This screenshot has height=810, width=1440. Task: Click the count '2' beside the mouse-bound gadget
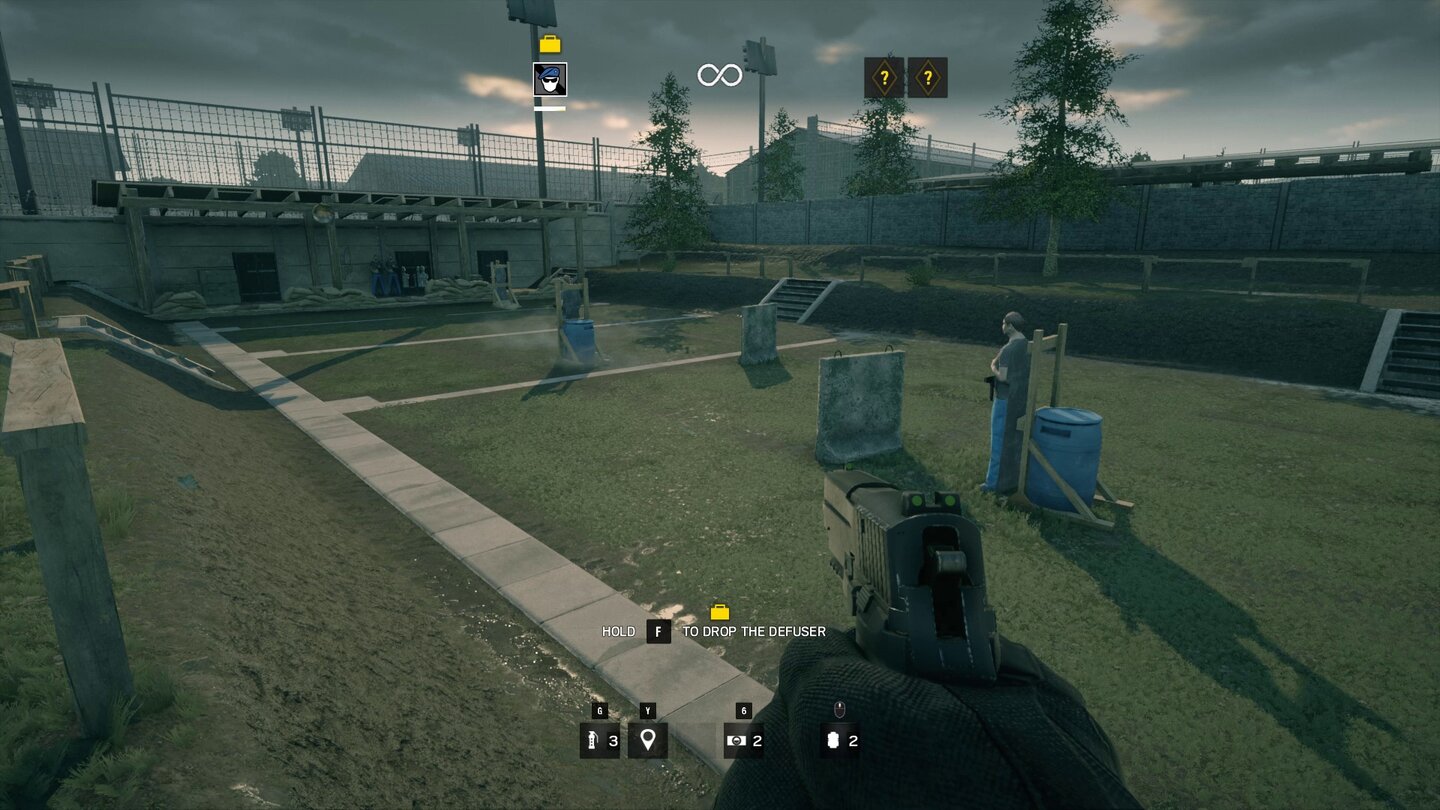[x=853, y=742]
